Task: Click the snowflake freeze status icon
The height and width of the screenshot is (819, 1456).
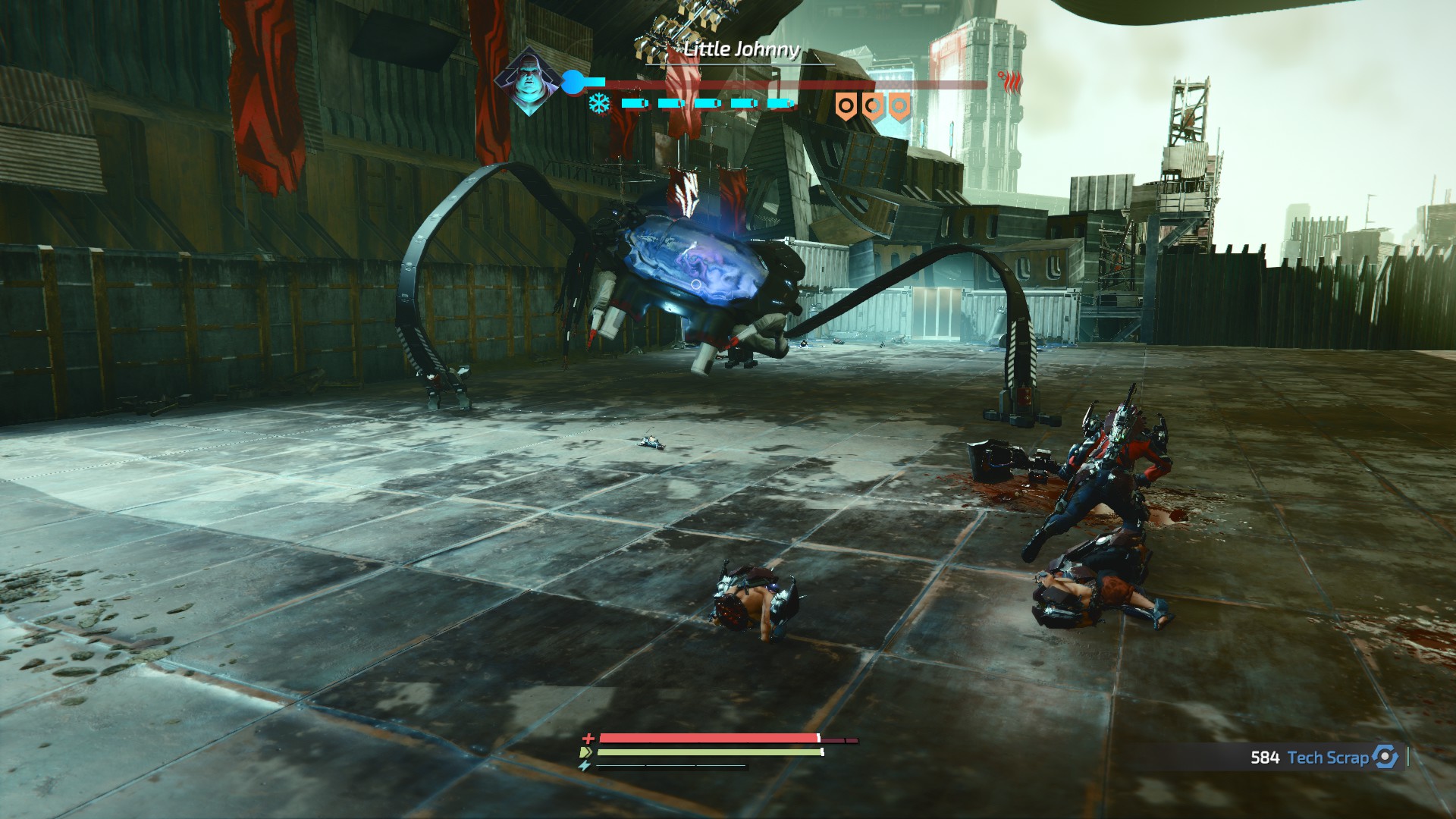Action: 599,102
